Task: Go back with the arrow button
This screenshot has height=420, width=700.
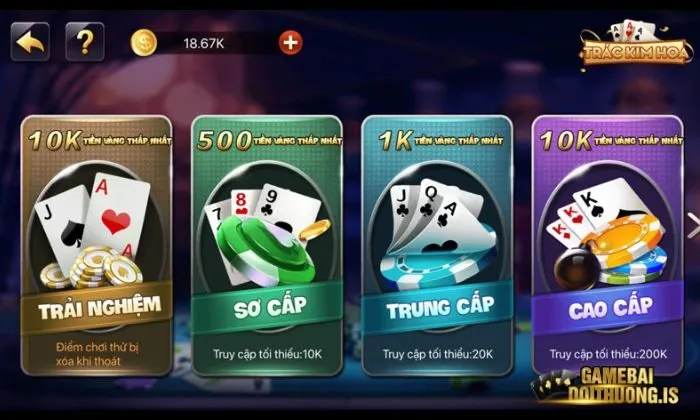Action: (x=31, y=42)
